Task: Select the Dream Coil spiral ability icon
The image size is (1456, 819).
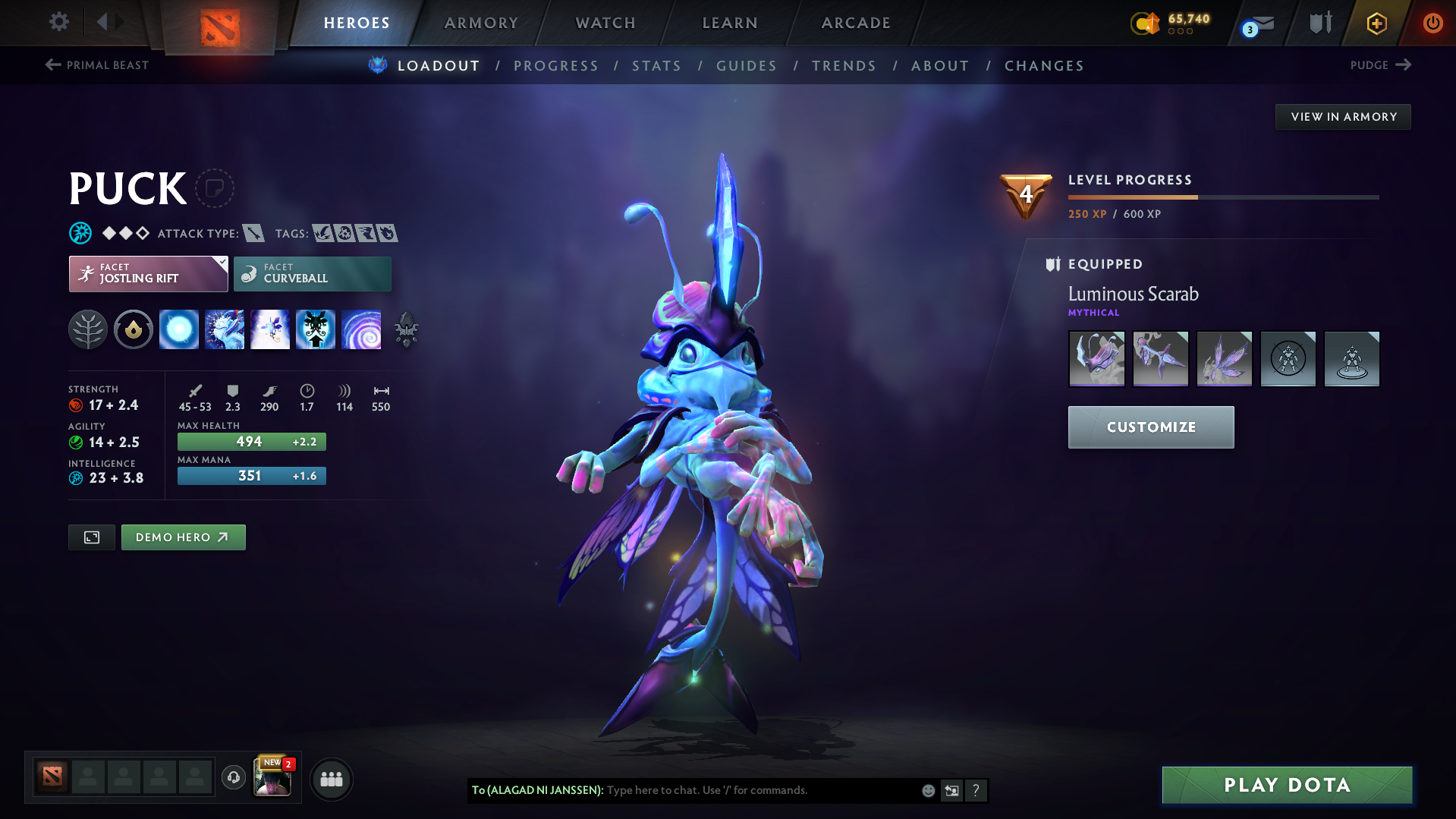Action: click(x=362, y=329)
